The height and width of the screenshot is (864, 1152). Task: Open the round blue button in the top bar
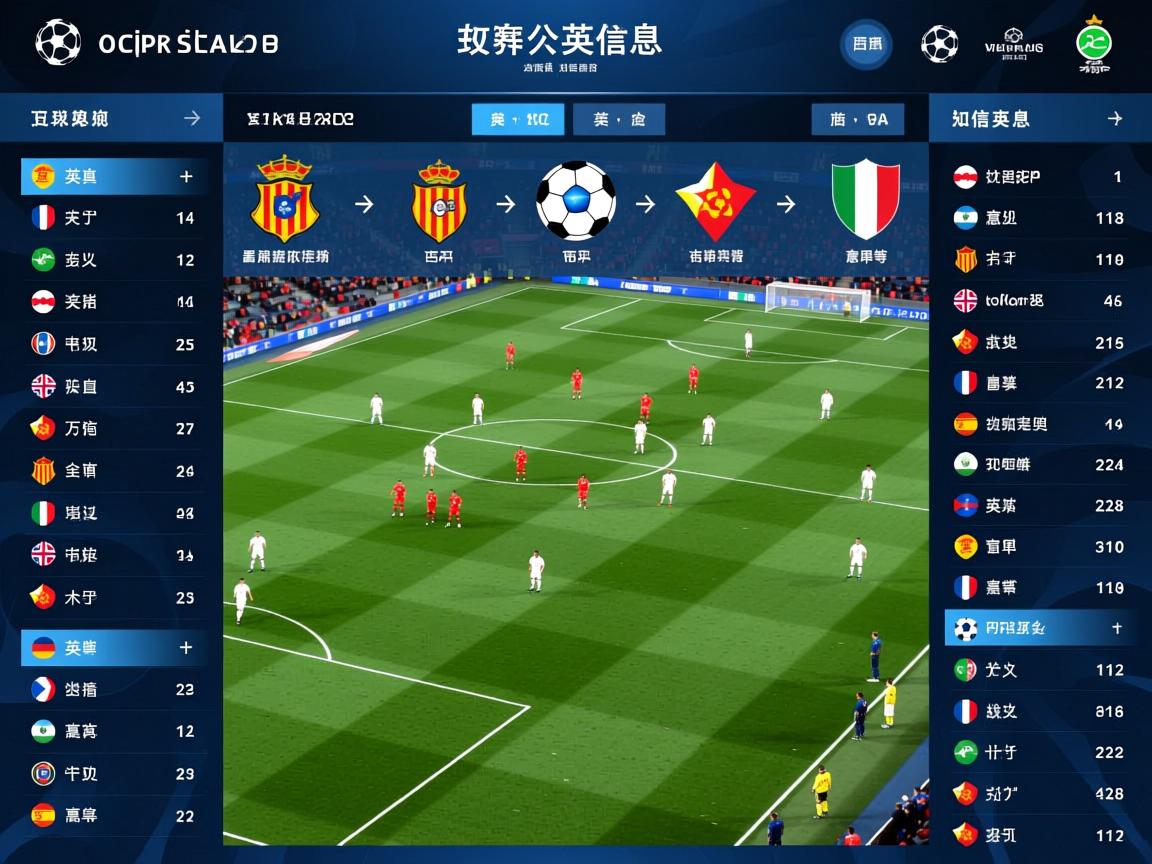[x=865, y=44]
